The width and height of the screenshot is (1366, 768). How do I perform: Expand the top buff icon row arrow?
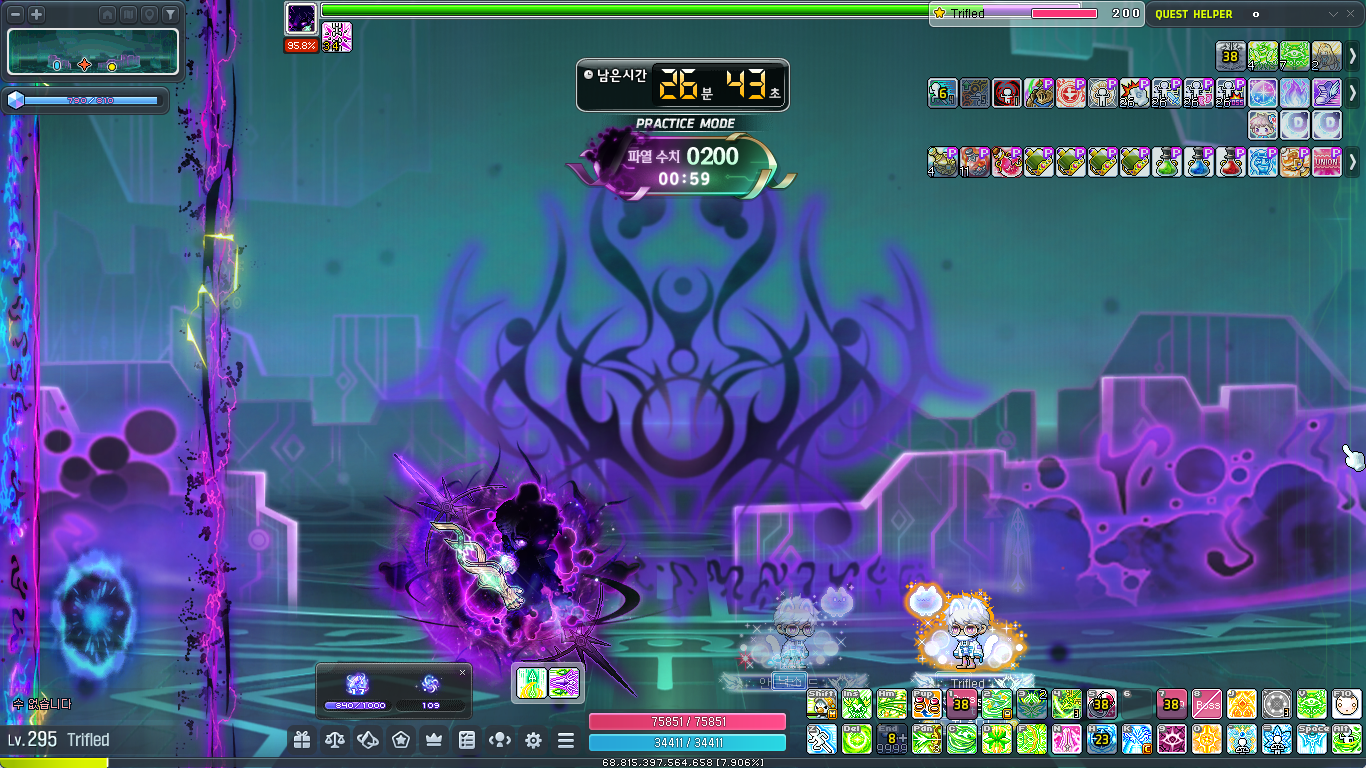1353,56
